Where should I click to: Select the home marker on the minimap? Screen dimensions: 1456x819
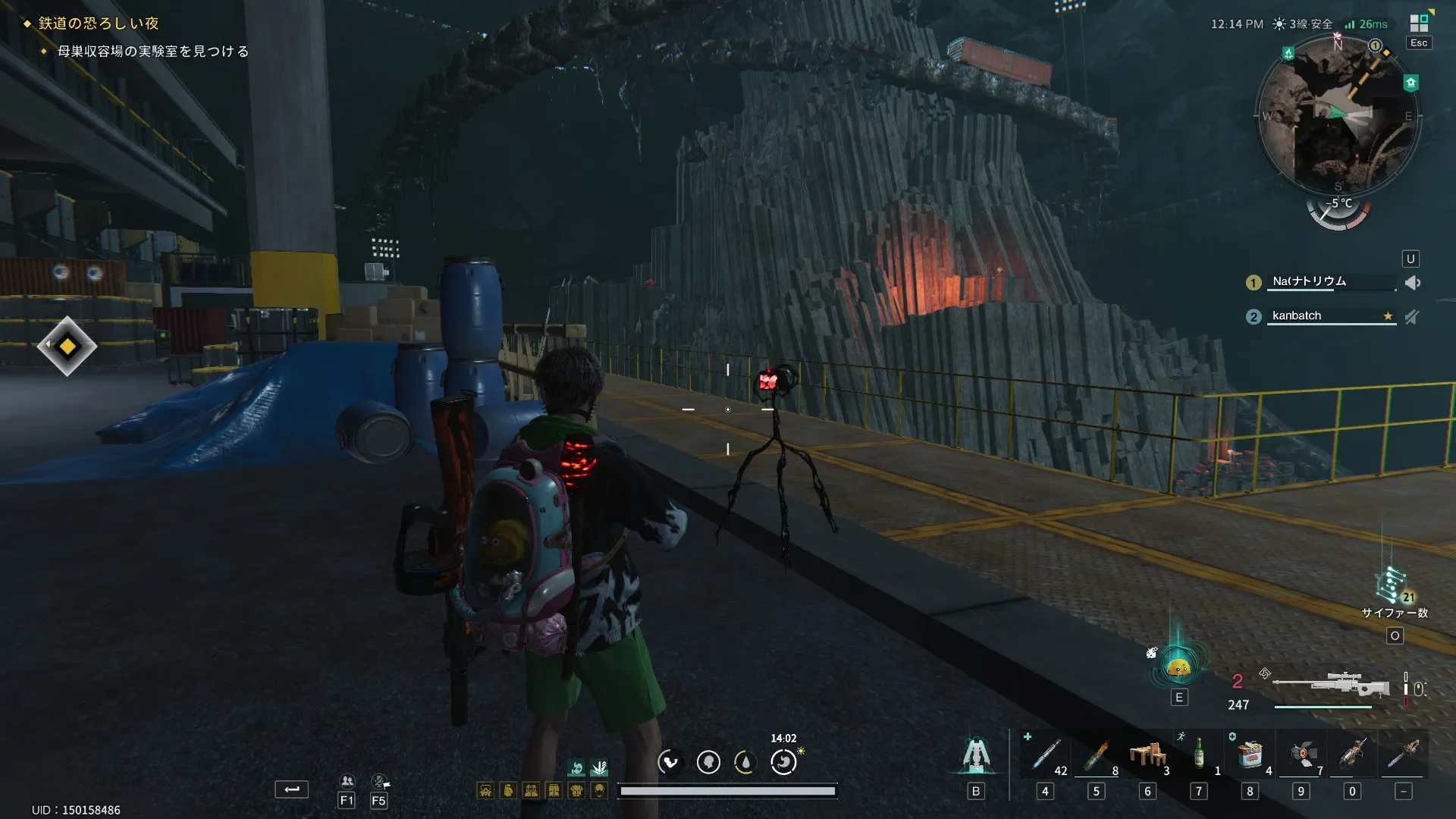pyautogui.click(x=1410, y=83)
